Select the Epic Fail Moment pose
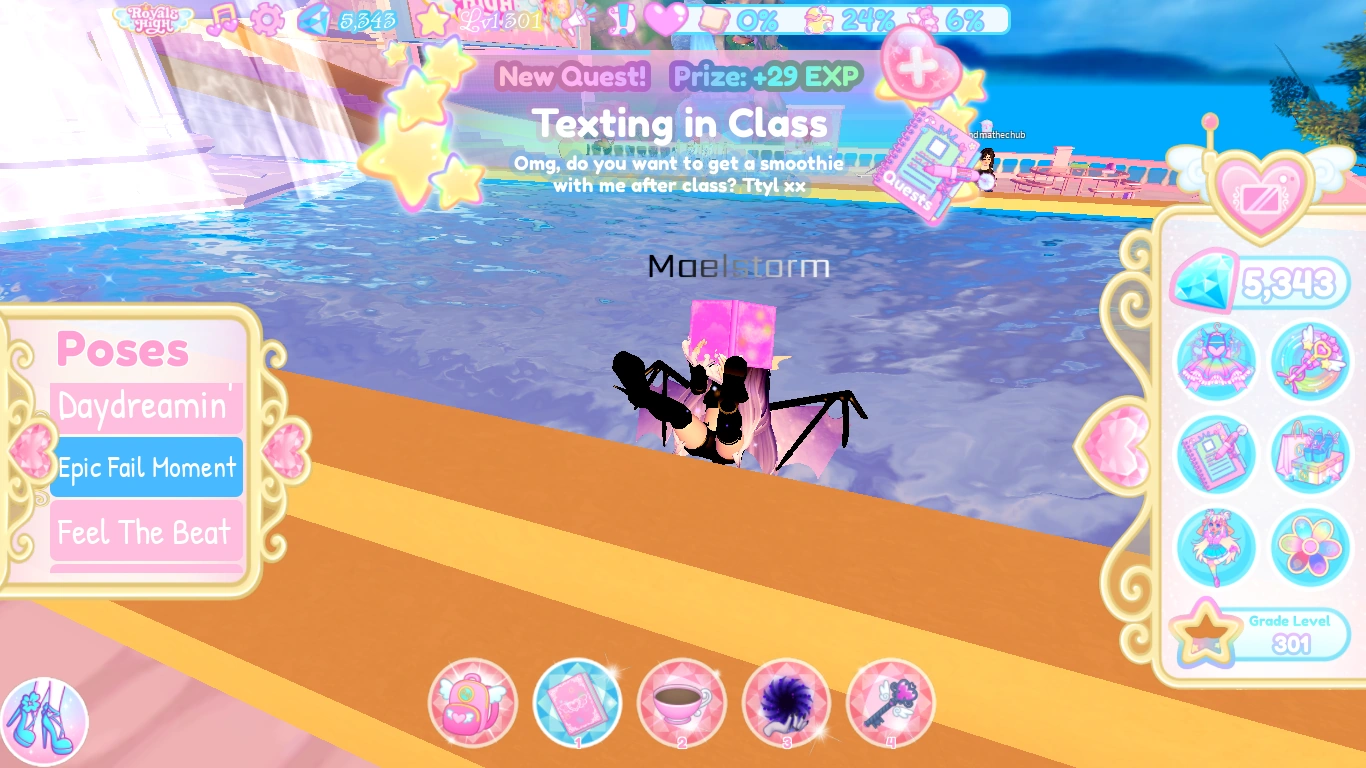 (146, 467)
